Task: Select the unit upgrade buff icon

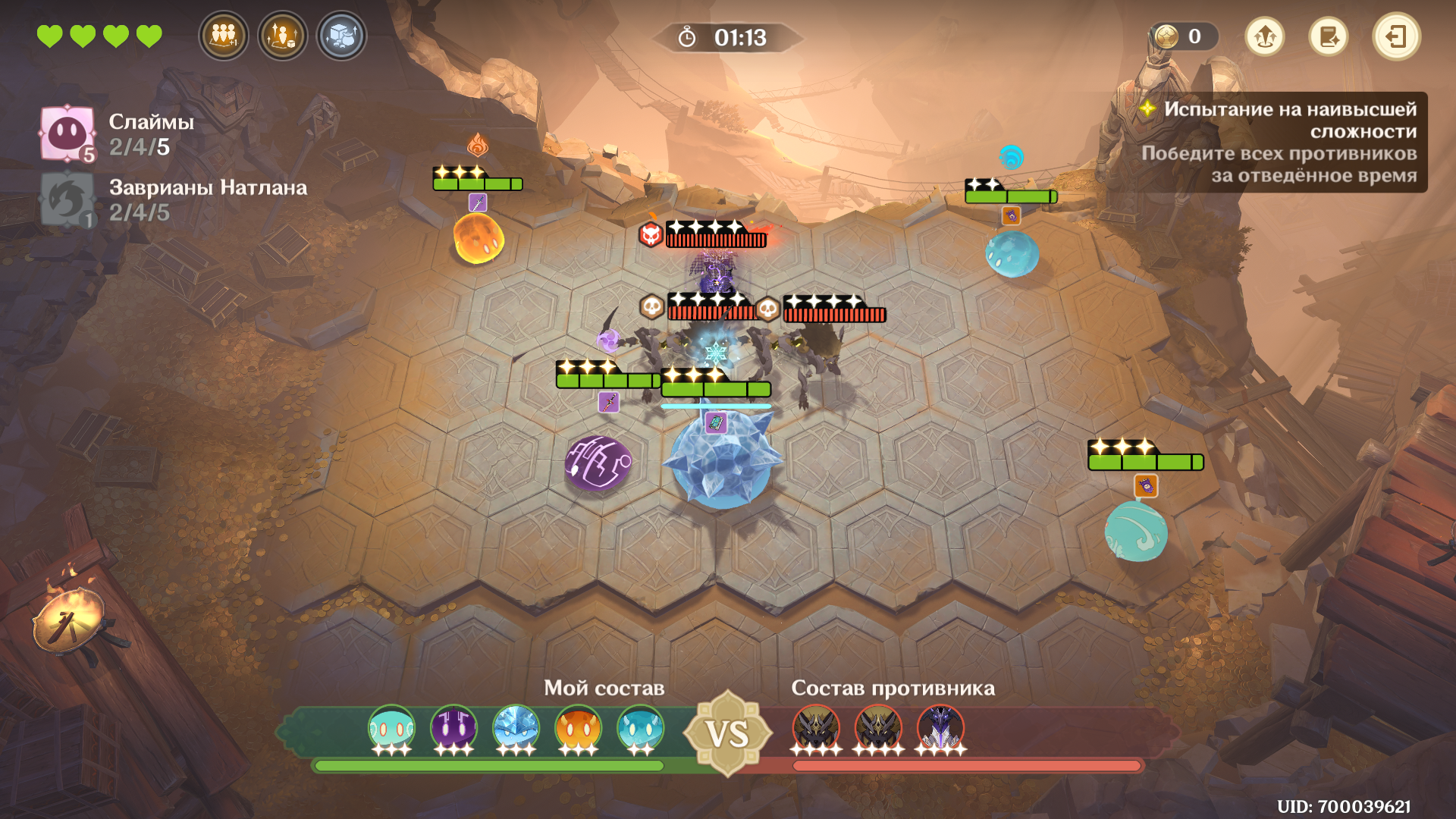Action: click(x=282, y=36)
